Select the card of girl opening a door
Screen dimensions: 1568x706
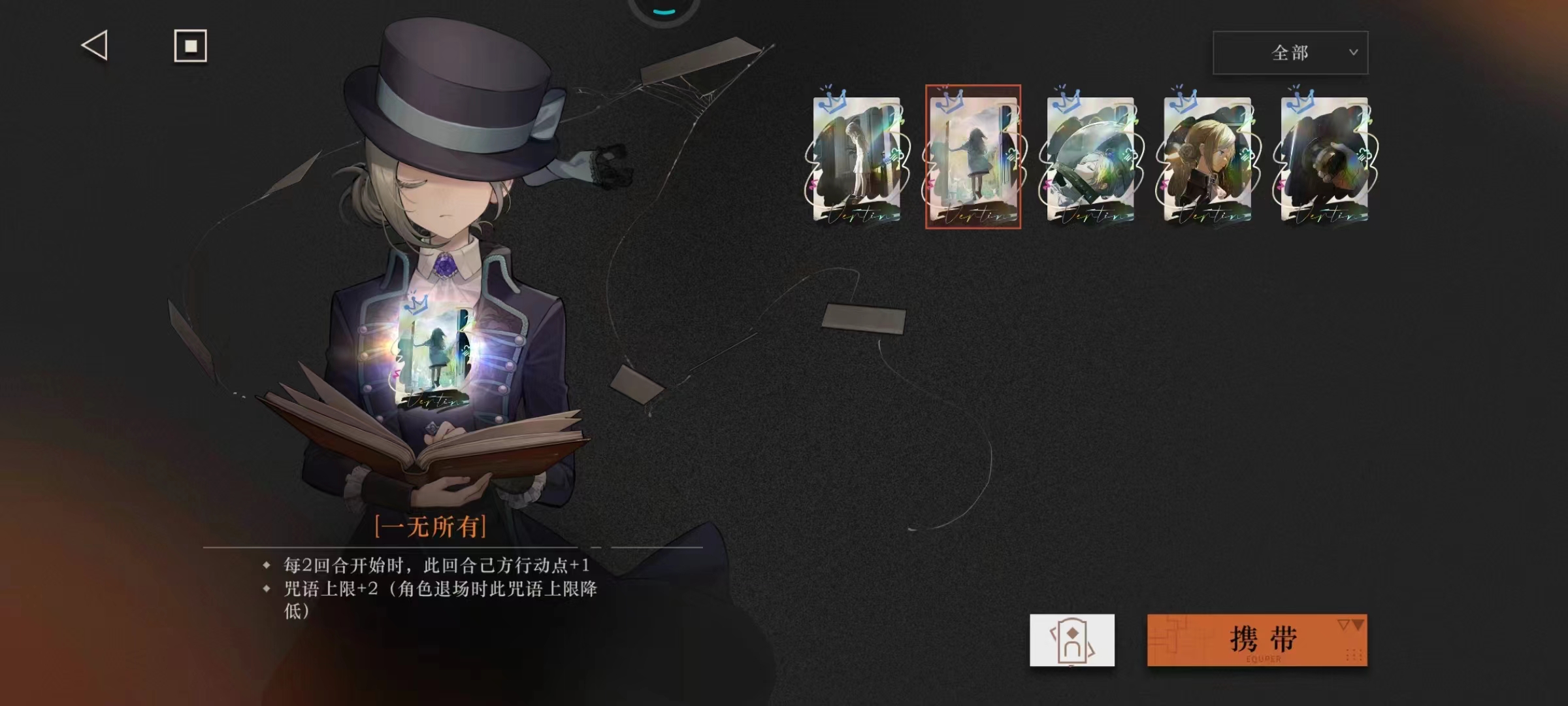click(857, 158)
